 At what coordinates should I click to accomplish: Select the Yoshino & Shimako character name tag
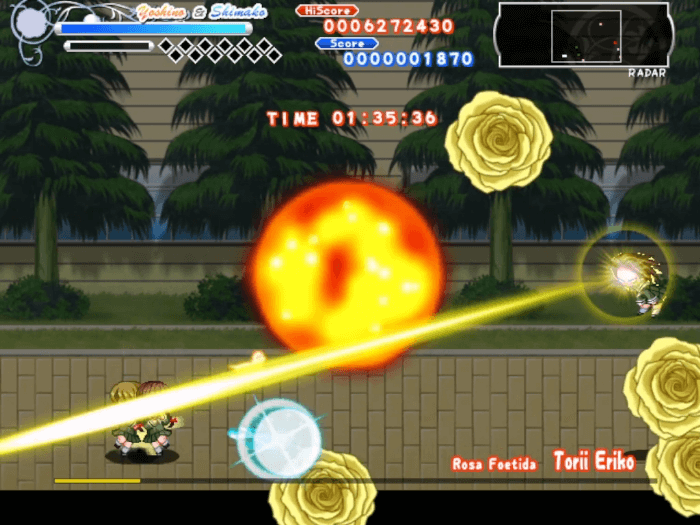pyautogui.click(x=188, y=11)
